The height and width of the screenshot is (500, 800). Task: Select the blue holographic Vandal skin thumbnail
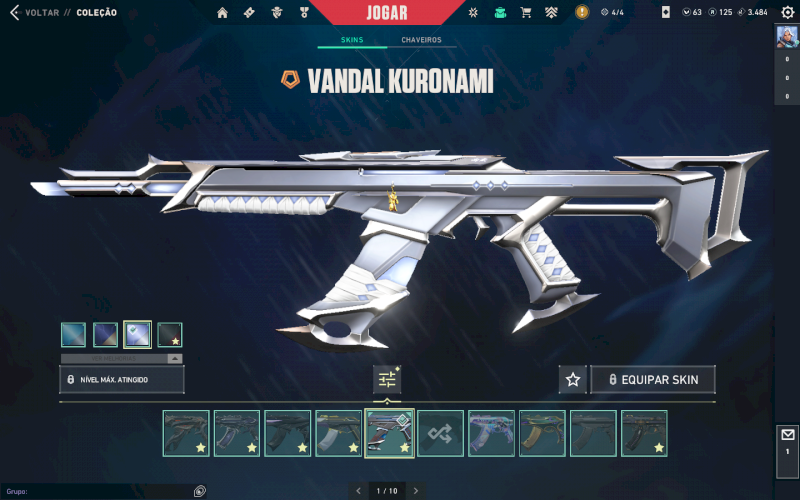click(491, 433)
